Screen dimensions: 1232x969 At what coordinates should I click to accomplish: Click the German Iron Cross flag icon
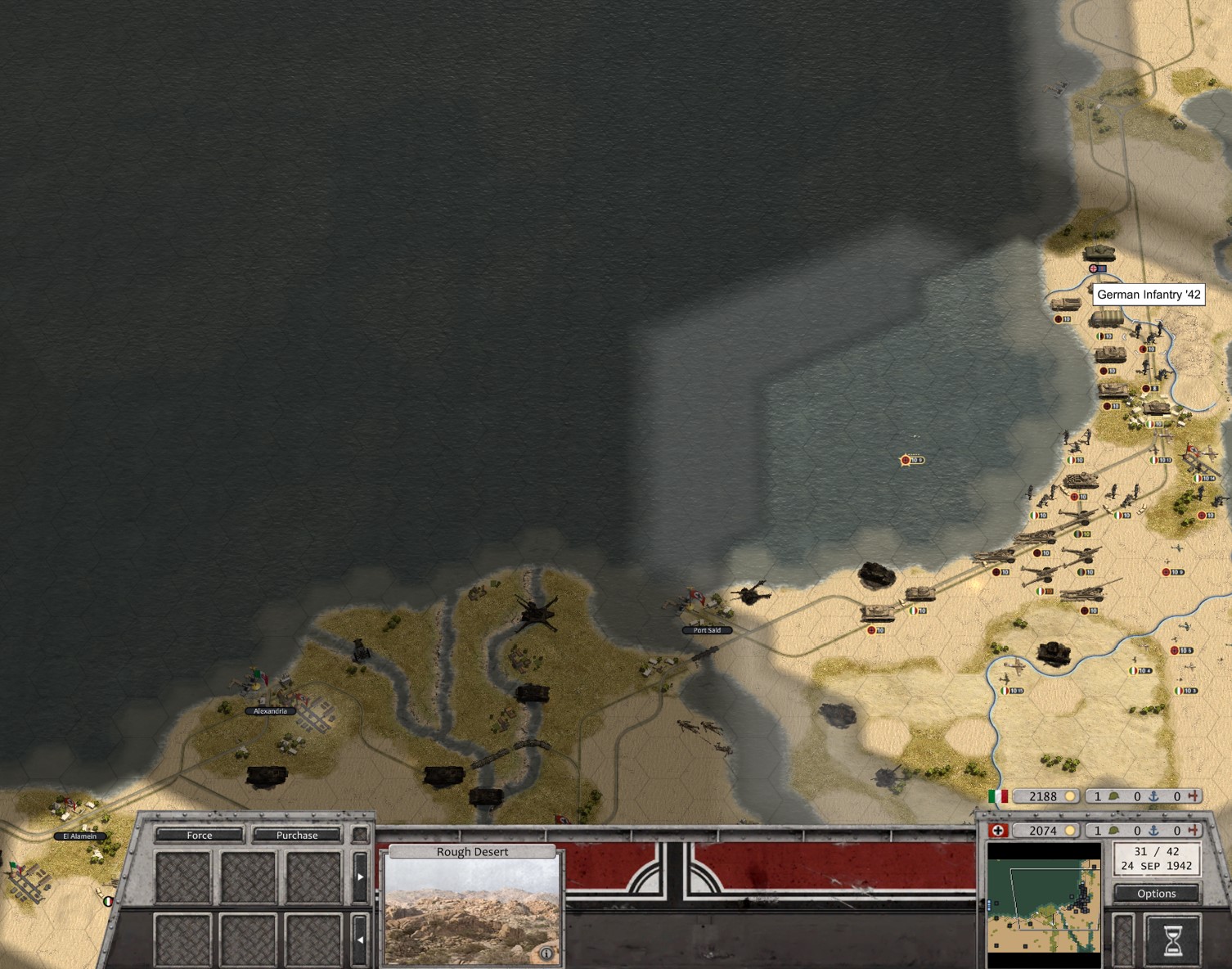coord(996,830)
